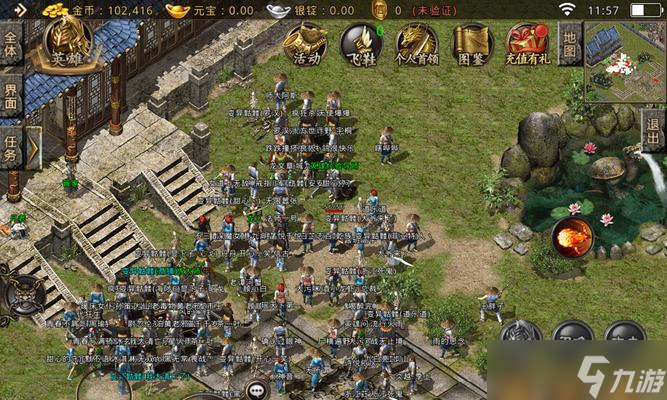Click the top-left arrow toggle icon

[x=21, y=10]
